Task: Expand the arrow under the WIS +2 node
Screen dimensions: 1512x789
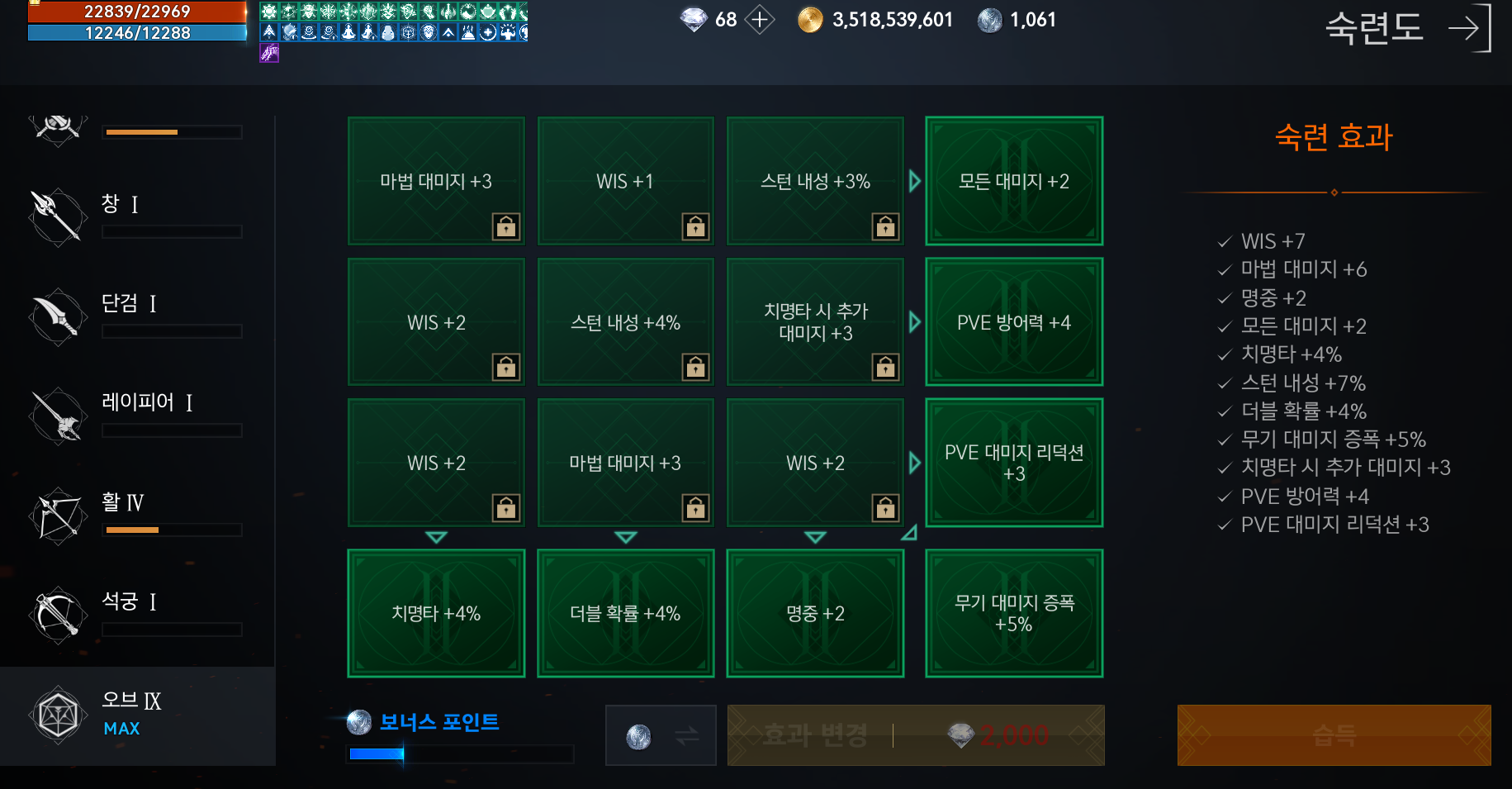Action: click(435, 537)
